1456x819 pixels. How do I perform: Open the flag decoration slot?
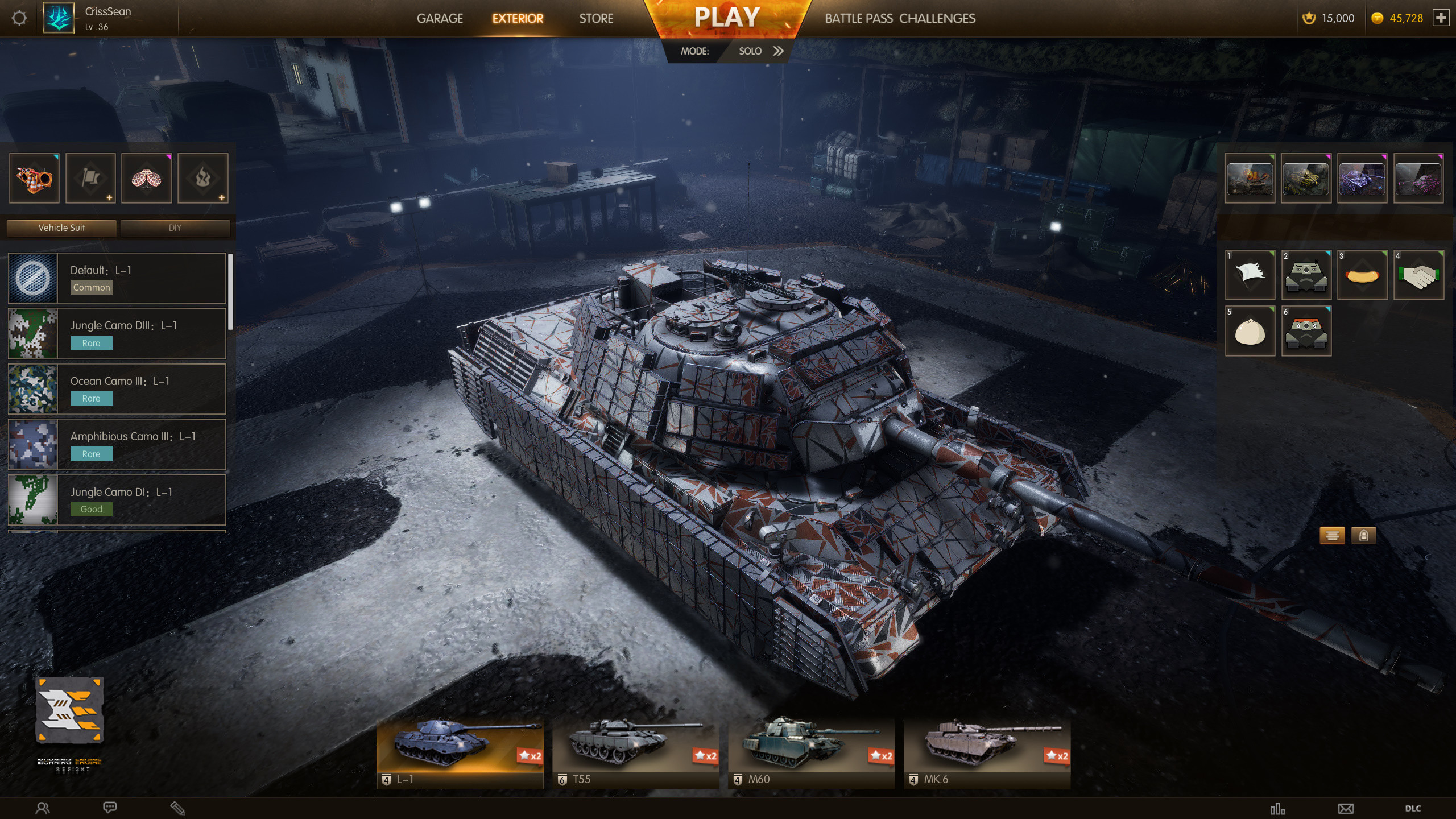[90, 178]
